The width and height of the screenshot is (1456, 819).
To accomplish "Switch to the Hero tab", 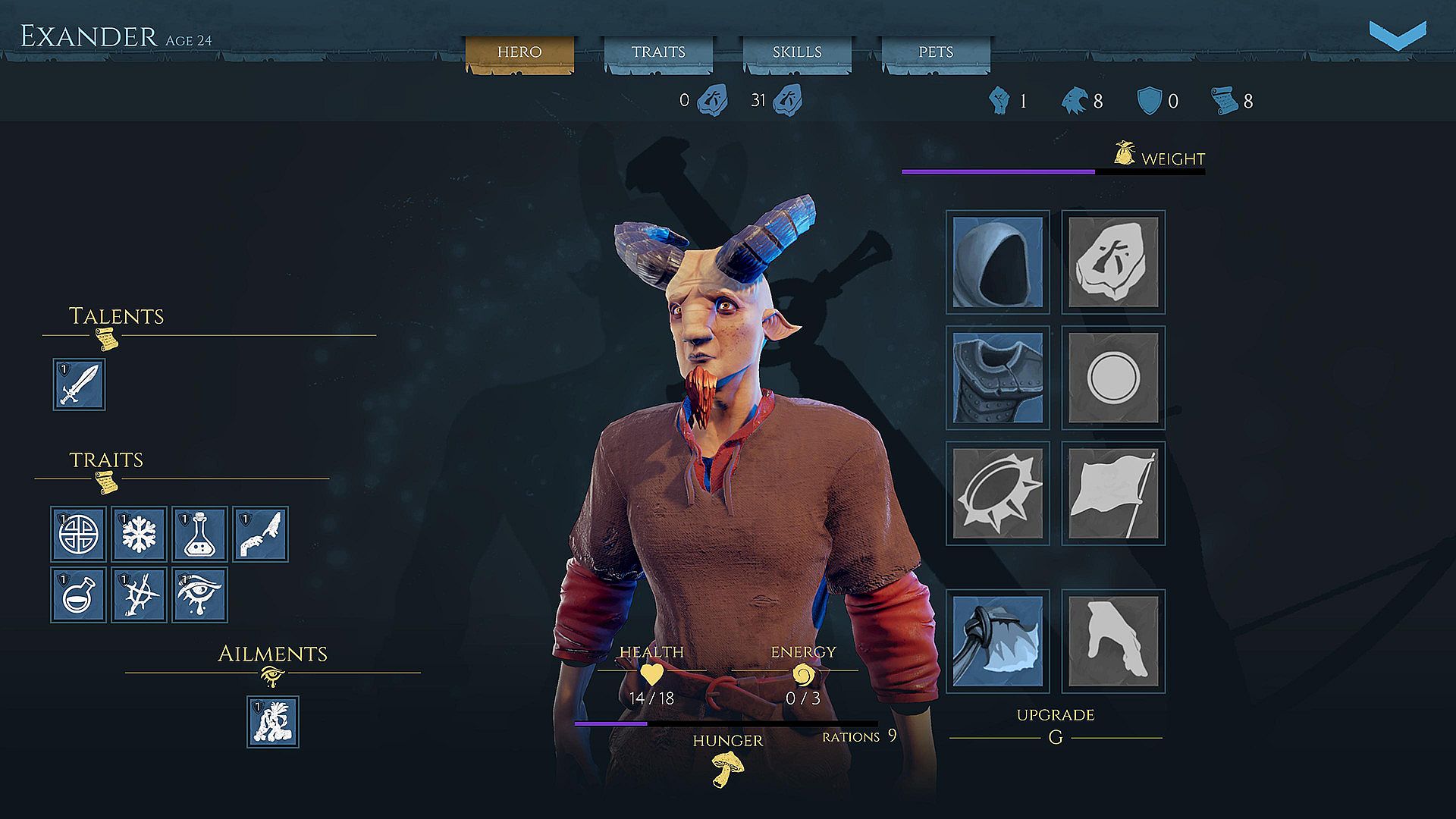I will [519, 52].
